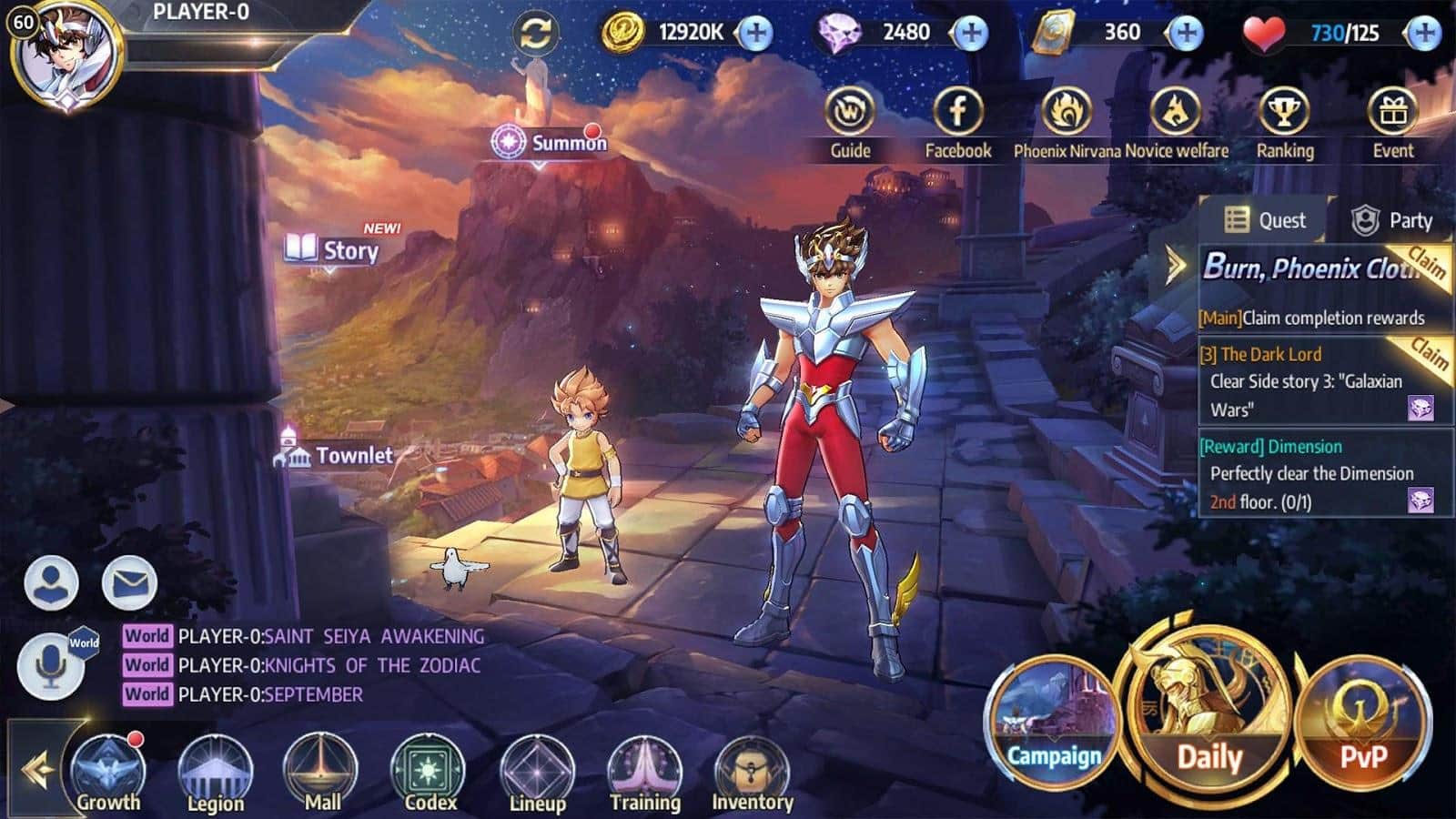The image size is (1456, 819).
Task: Open the Story mode marker
Action: pos(333,249)
